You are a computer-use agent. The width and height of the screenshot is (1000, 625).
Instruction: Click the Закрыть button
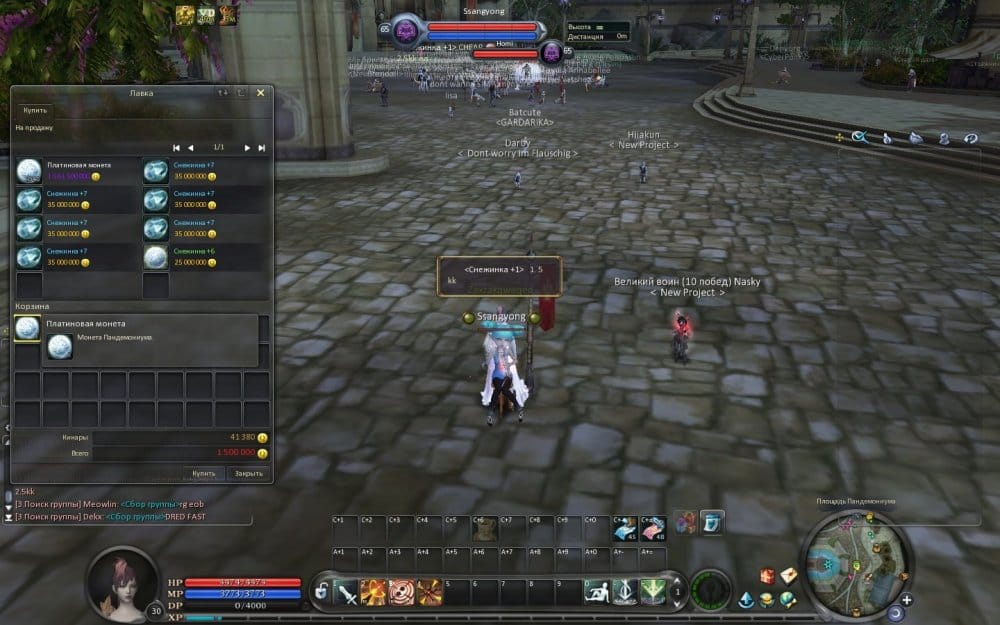248,473
